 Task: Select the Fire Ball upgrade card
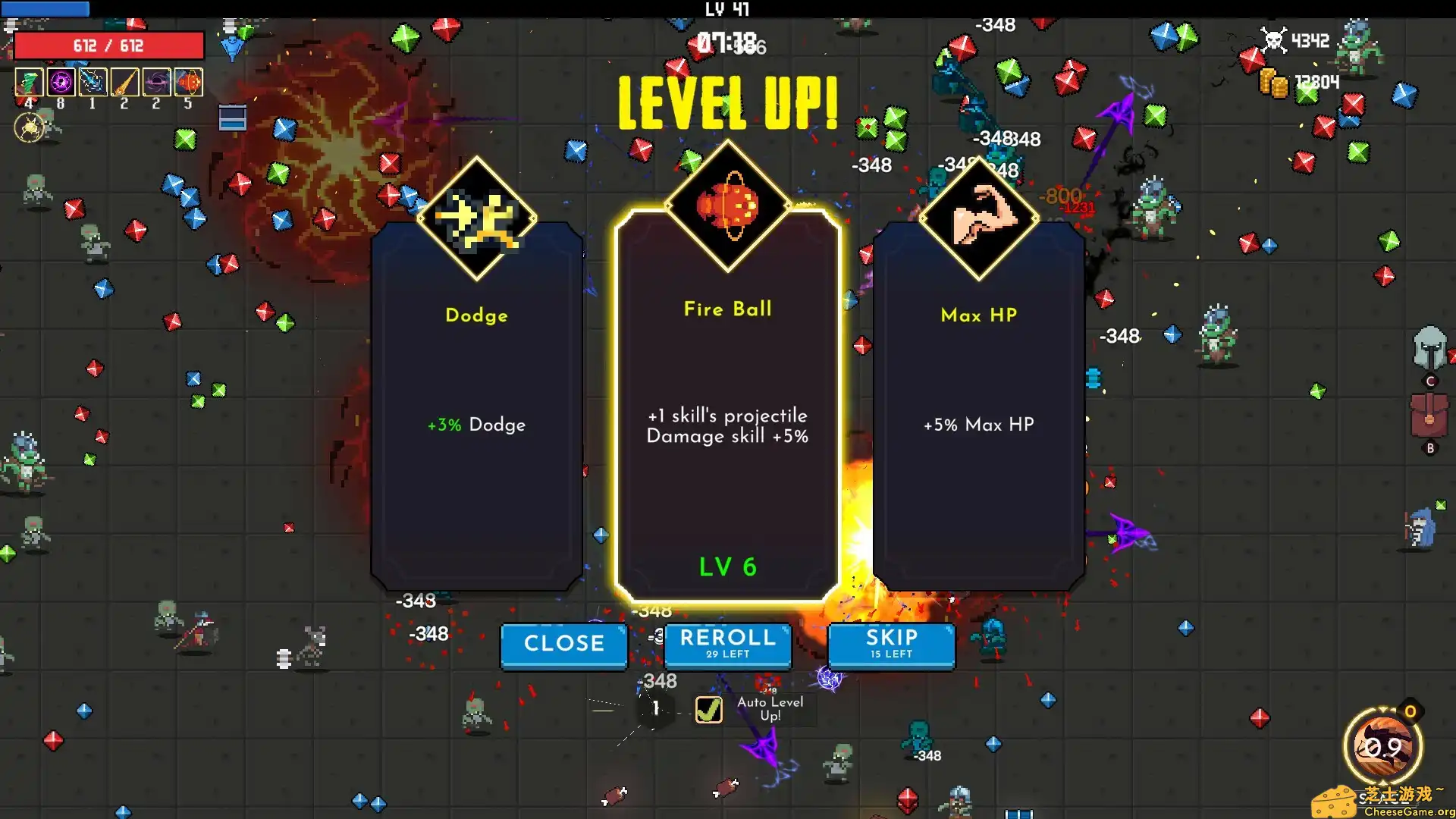(x=727, y=417)
